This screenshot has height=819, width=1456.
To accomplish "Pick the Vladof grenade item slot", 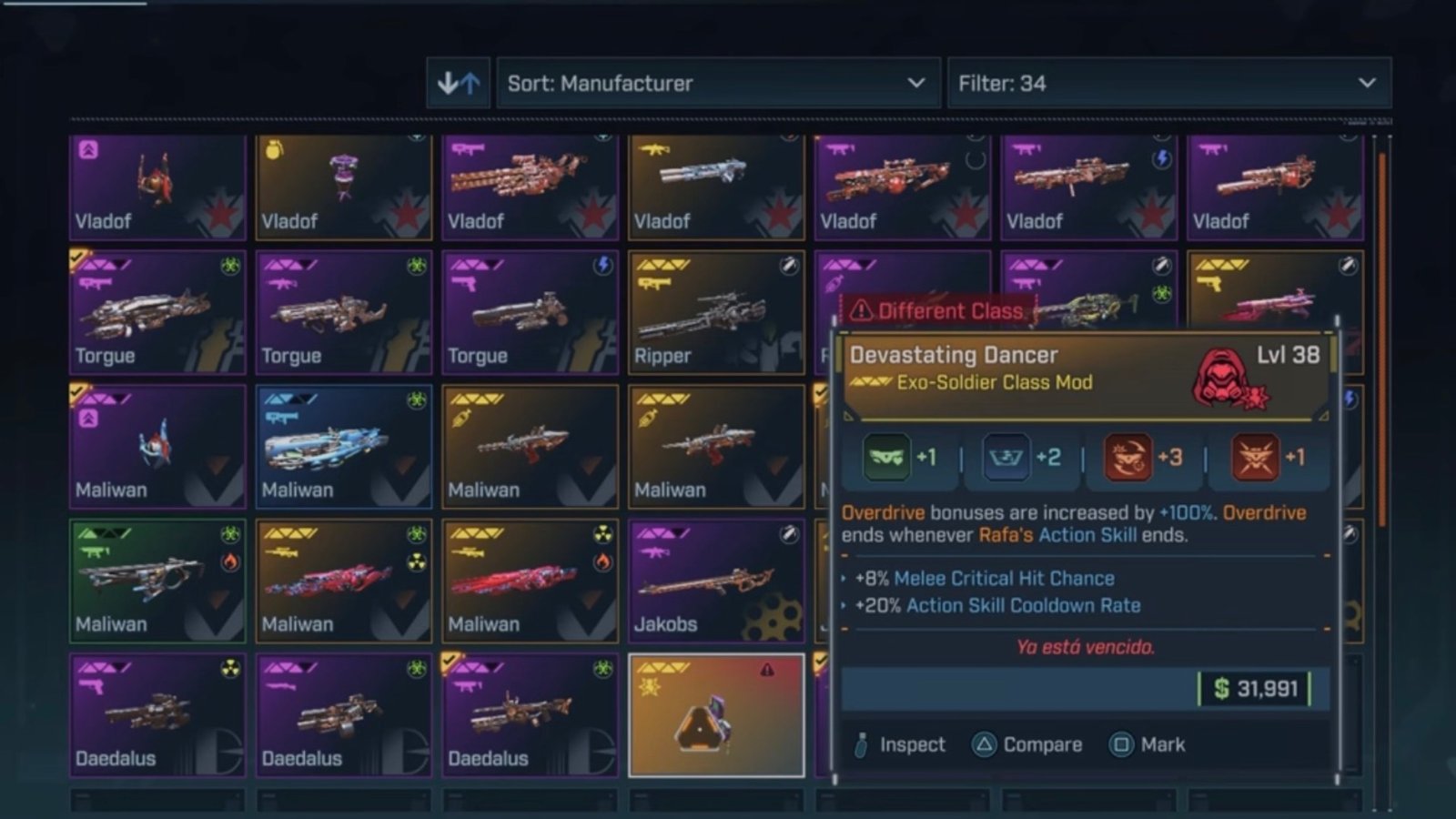I will pos(343,187).
